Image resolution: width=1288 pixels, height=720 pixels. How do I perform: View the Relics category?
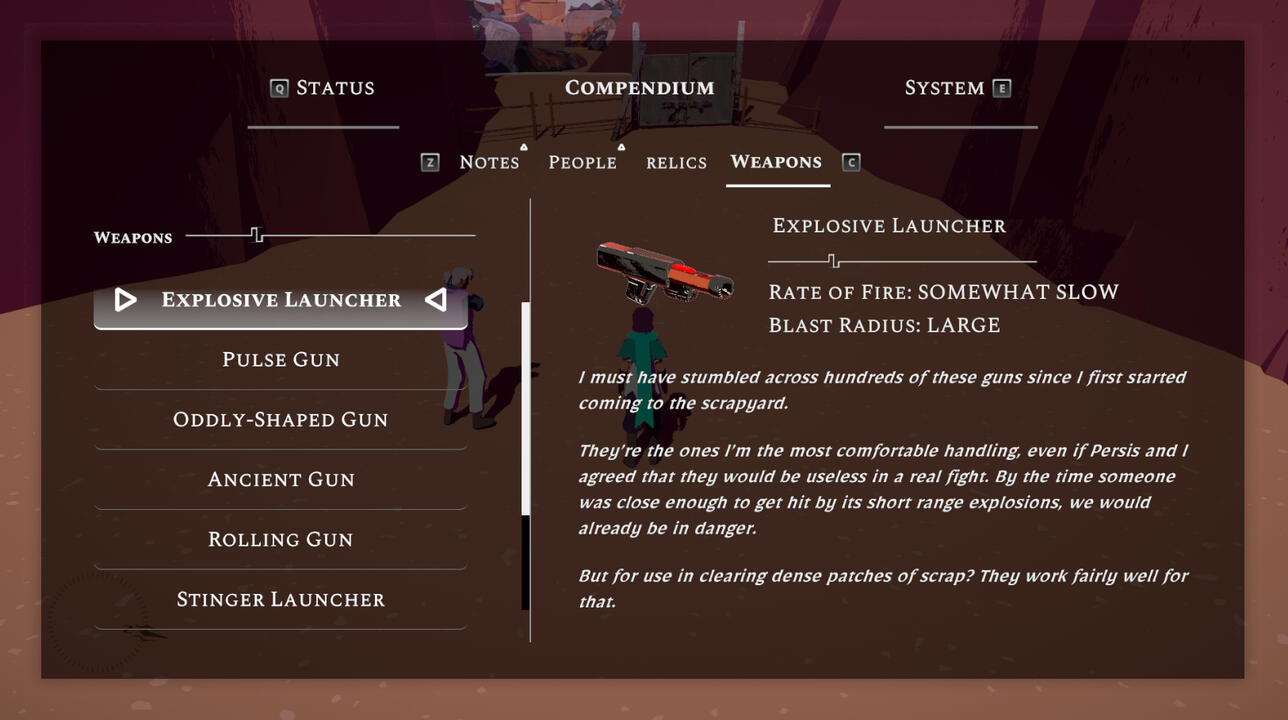coord(676,162)
